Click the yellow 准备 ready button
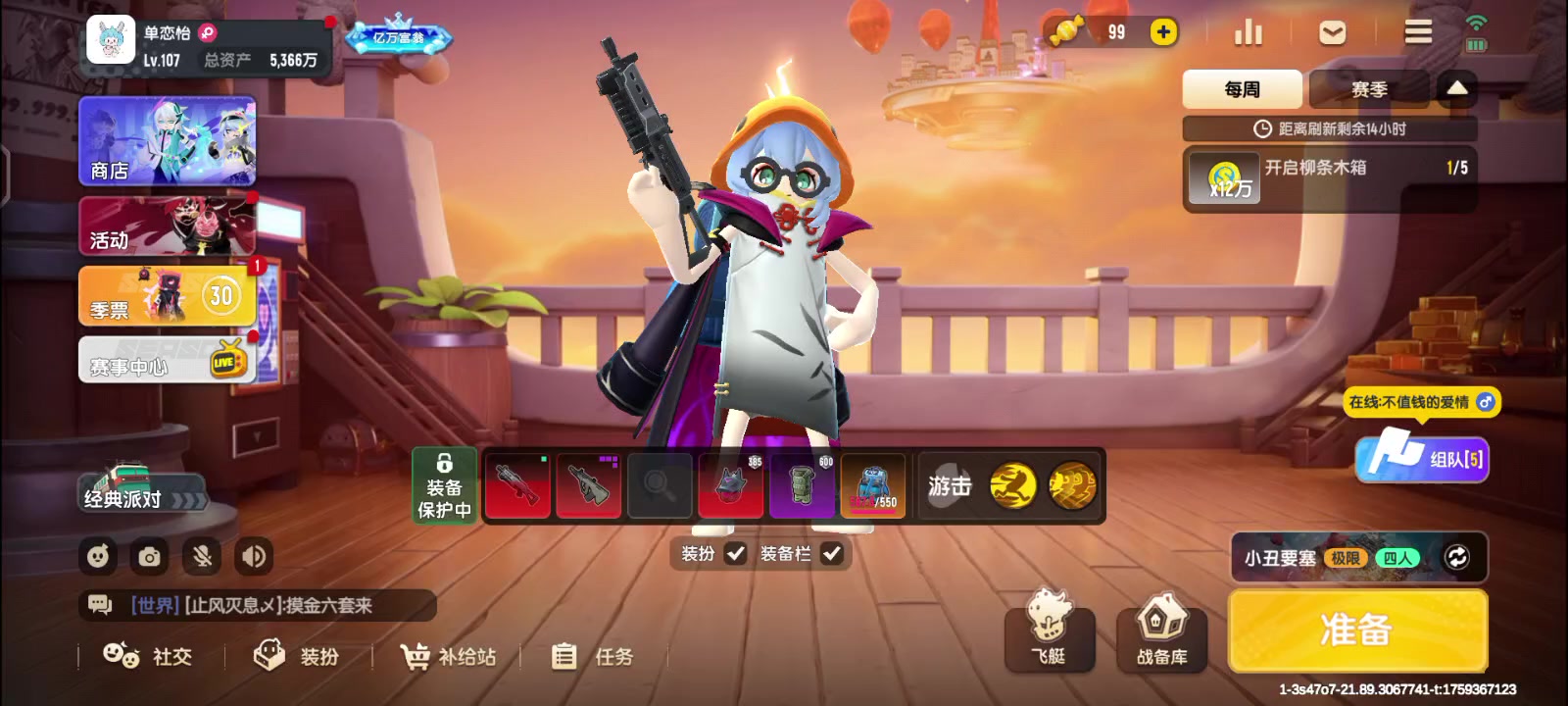Viewport: 1568px width, 706px height. (1357, 630)
